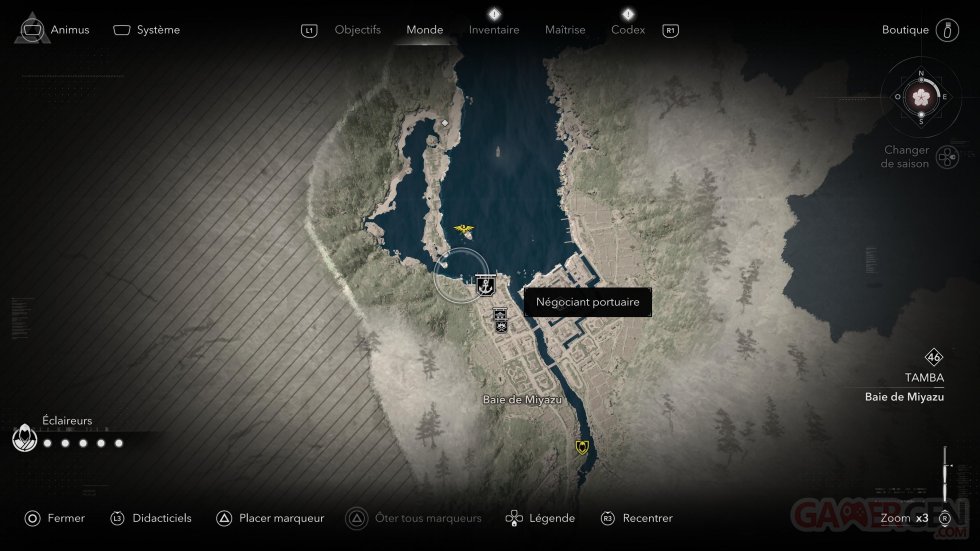Open the Éclaireurs scouts icon
The height and width of the screenshot is (551, 980).
pyautogui.click(x=24, y=439)
